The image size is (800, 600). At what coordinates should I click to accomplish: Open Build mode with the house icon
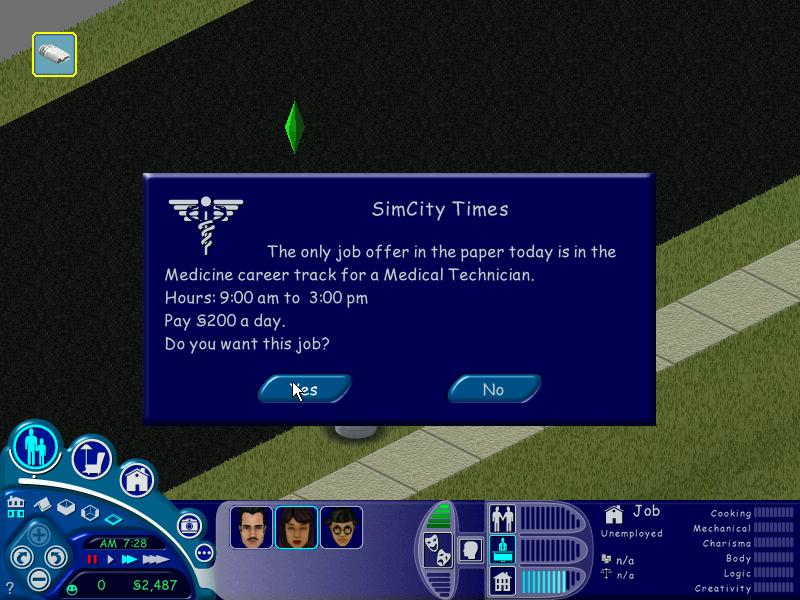[x=137, y=480]
